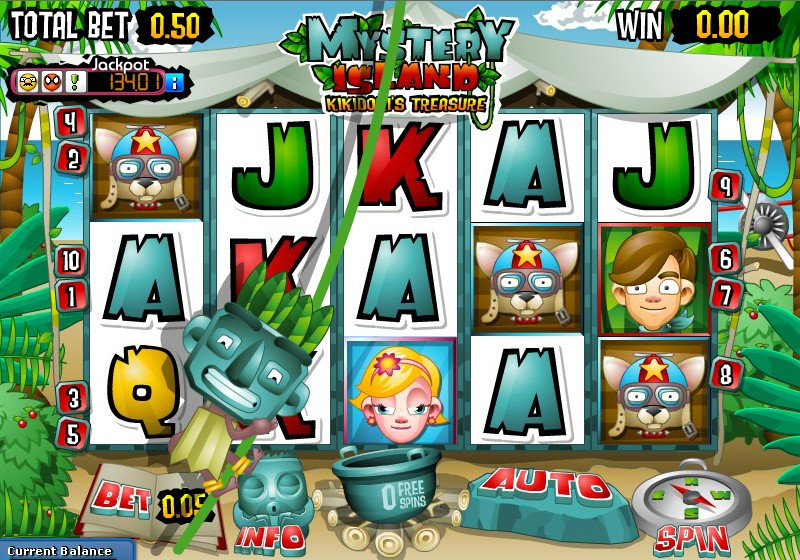Viewport: 800px width, 560px height.
Task: Select payline number 4 tag
Action: pos(70,124)
